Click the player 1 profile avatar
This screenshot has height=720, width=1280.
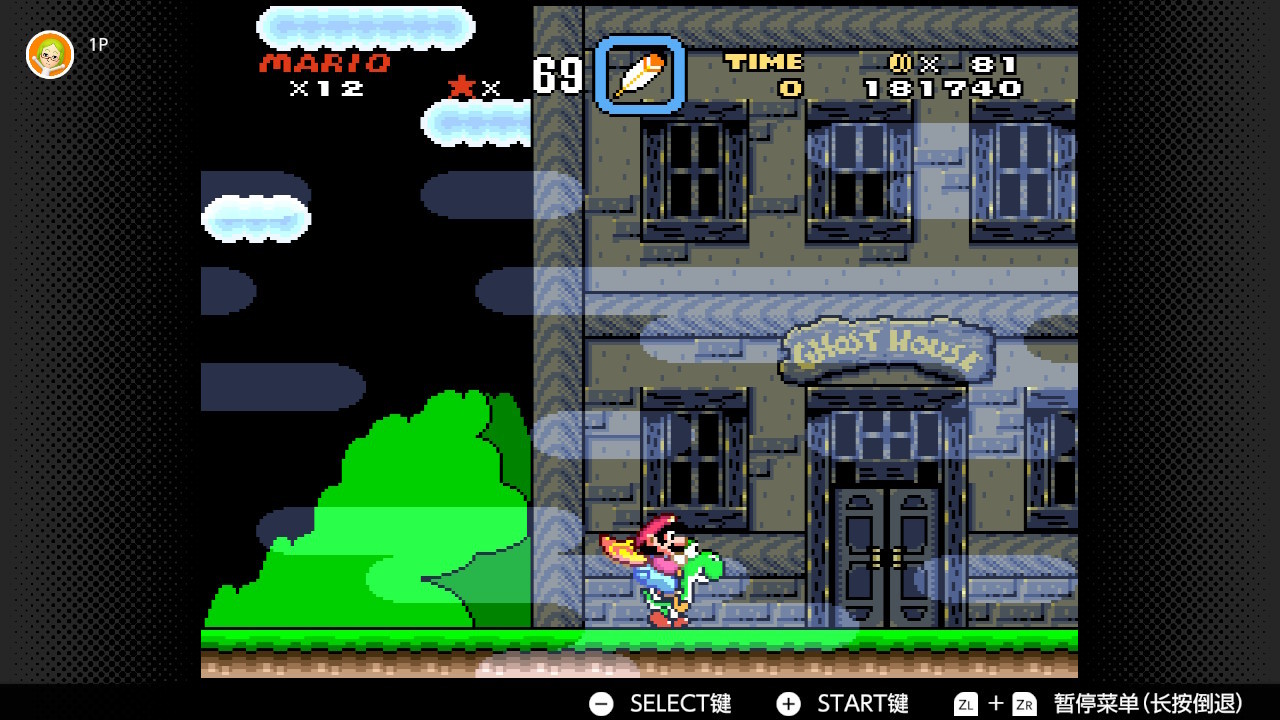(50, 54)
